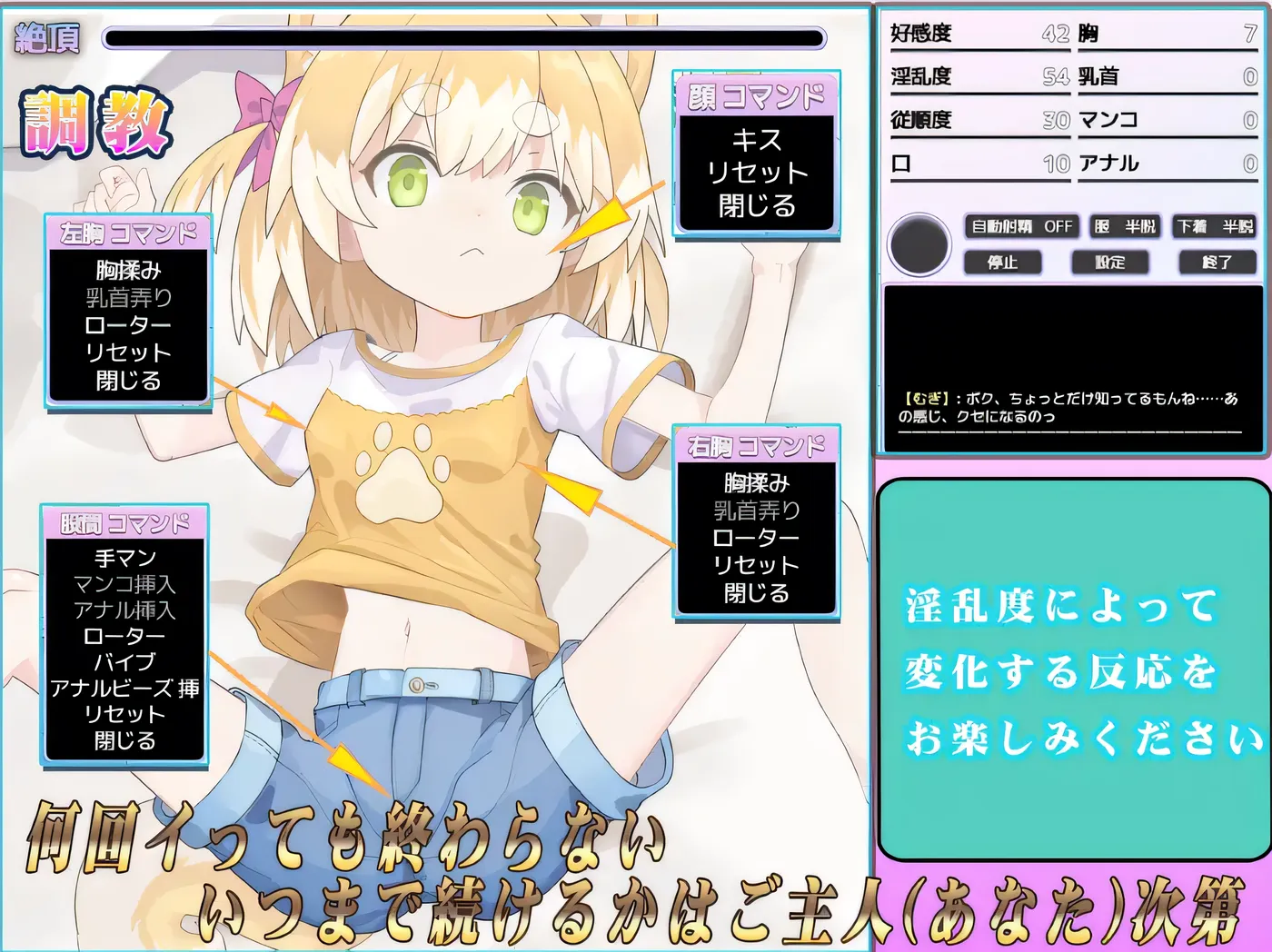Pick ローター in the right chest command menu
The width and height of the screenshot is (1272, 952).
[x=758, y=537]
